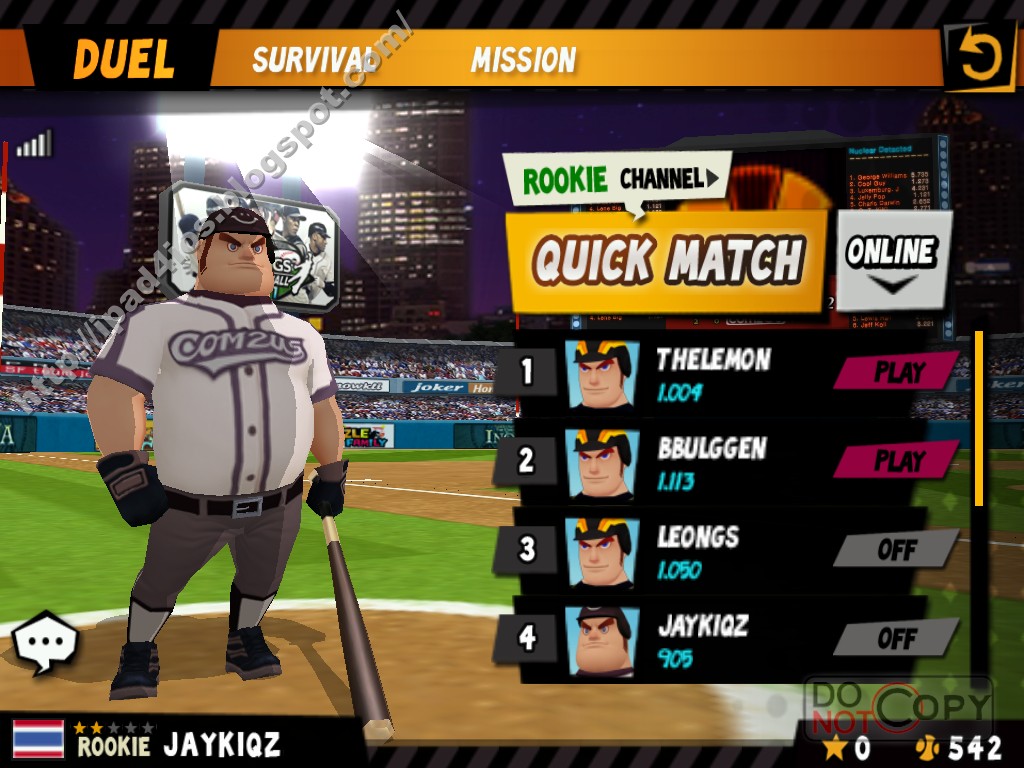The height and width of the screenshot is (768, 1024).
Task: Open the chat speech bubble
Action: (45, 642)
